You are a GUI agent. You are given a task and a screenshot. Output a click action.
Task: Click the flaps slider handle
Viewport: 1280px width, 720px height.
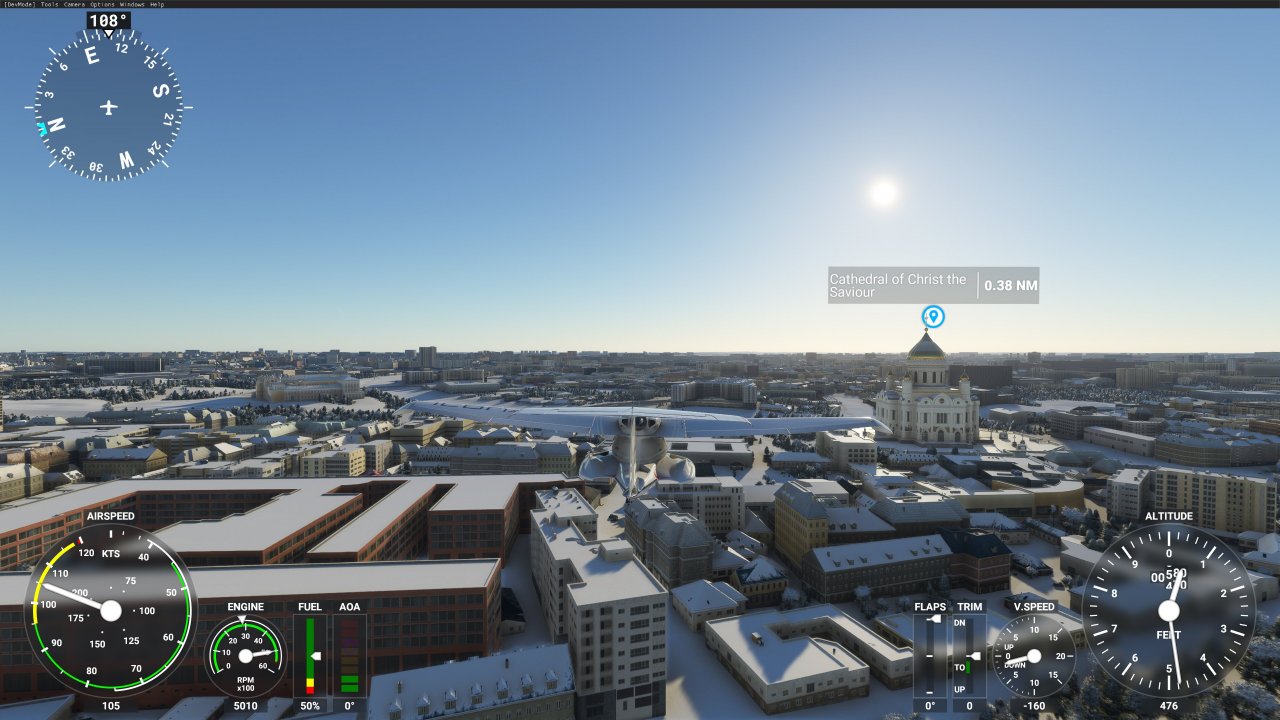coord(933,619)
